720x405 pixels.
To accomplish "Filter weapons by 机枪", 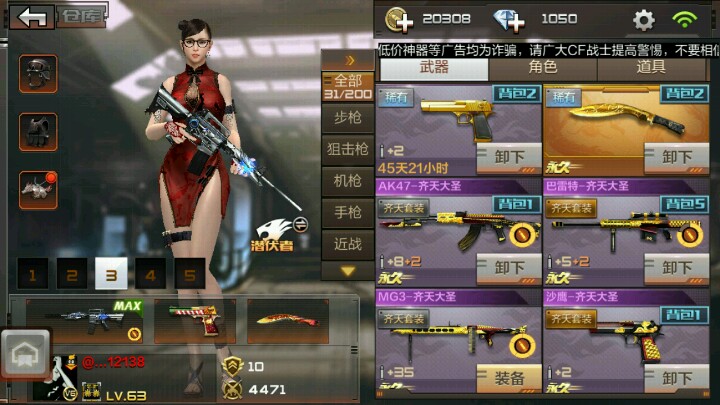I will tap(347, 181).
